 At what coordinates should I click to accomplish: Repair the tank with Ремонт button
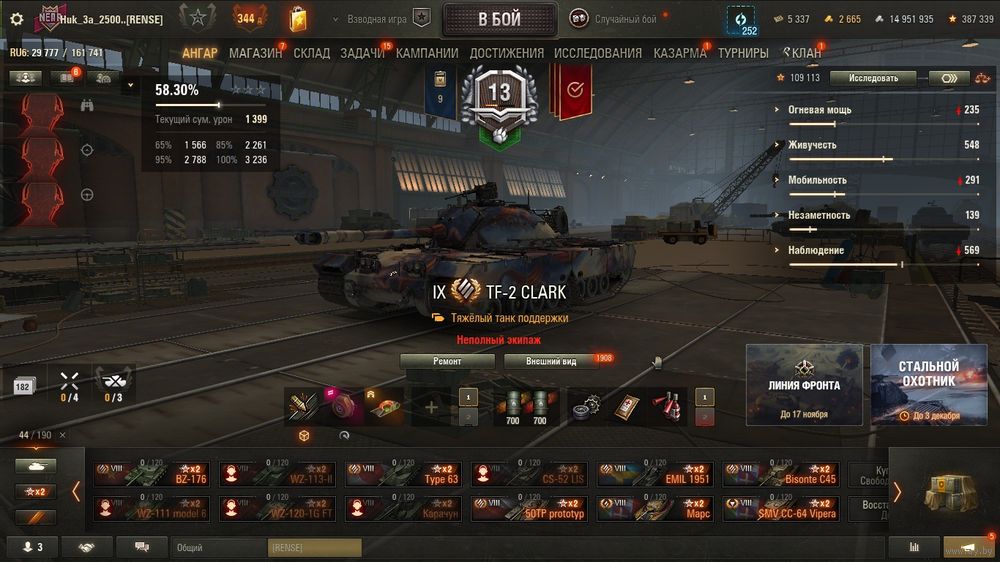click(x=447, y=361)
